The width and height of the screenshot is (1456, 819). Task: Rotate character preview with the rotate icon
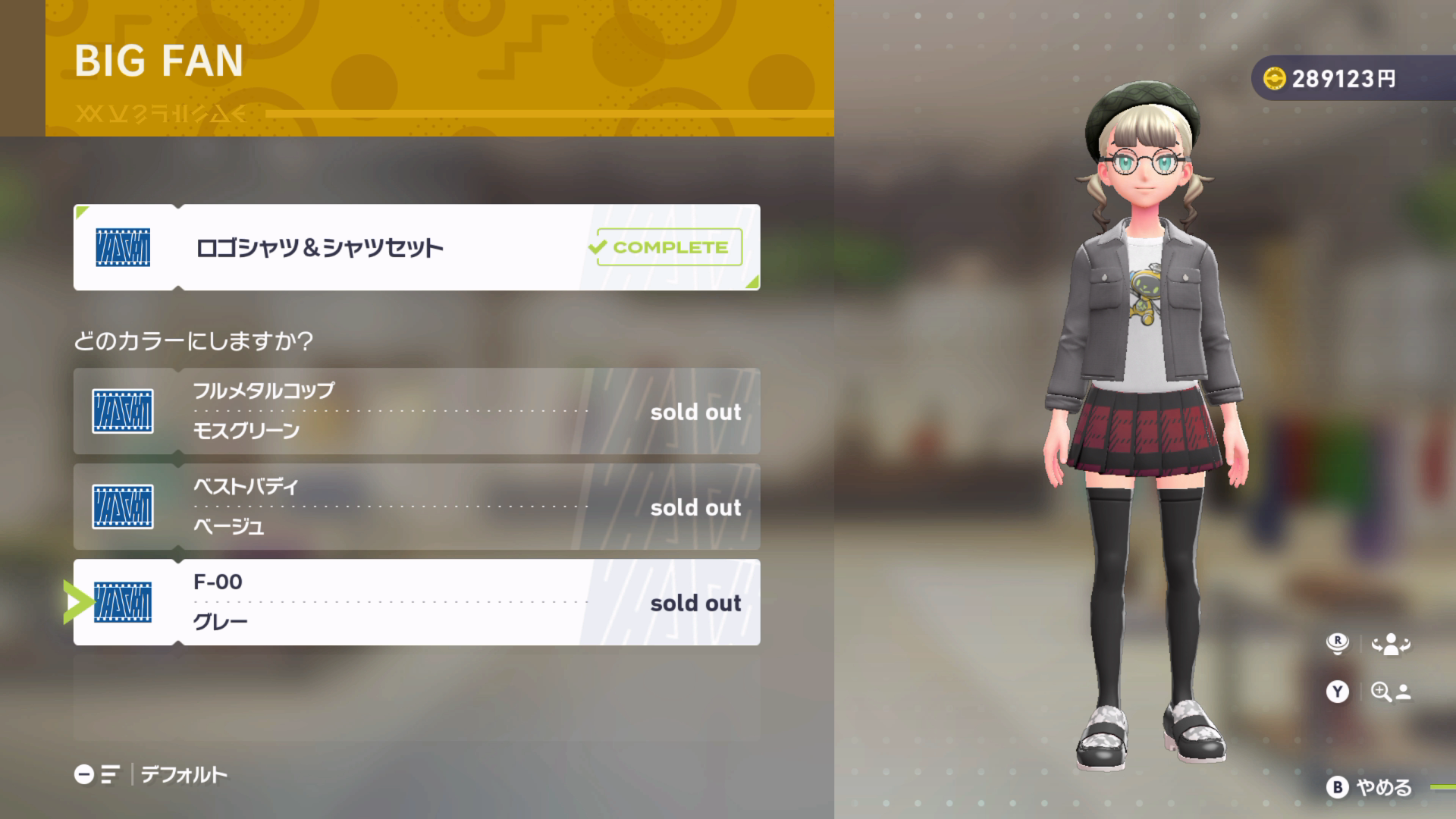pos(1389,645)
